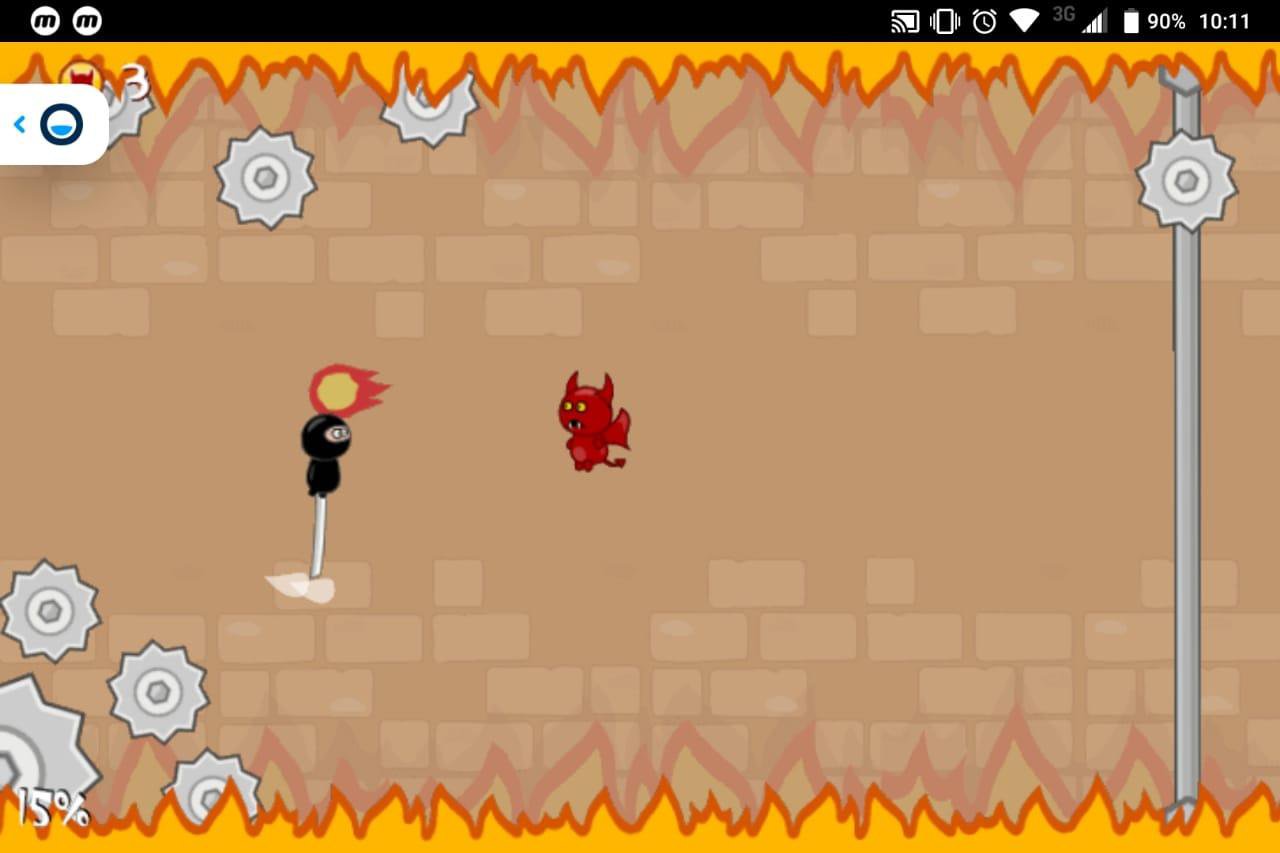Tap the back chevron to exit the game

coord(18,124)
